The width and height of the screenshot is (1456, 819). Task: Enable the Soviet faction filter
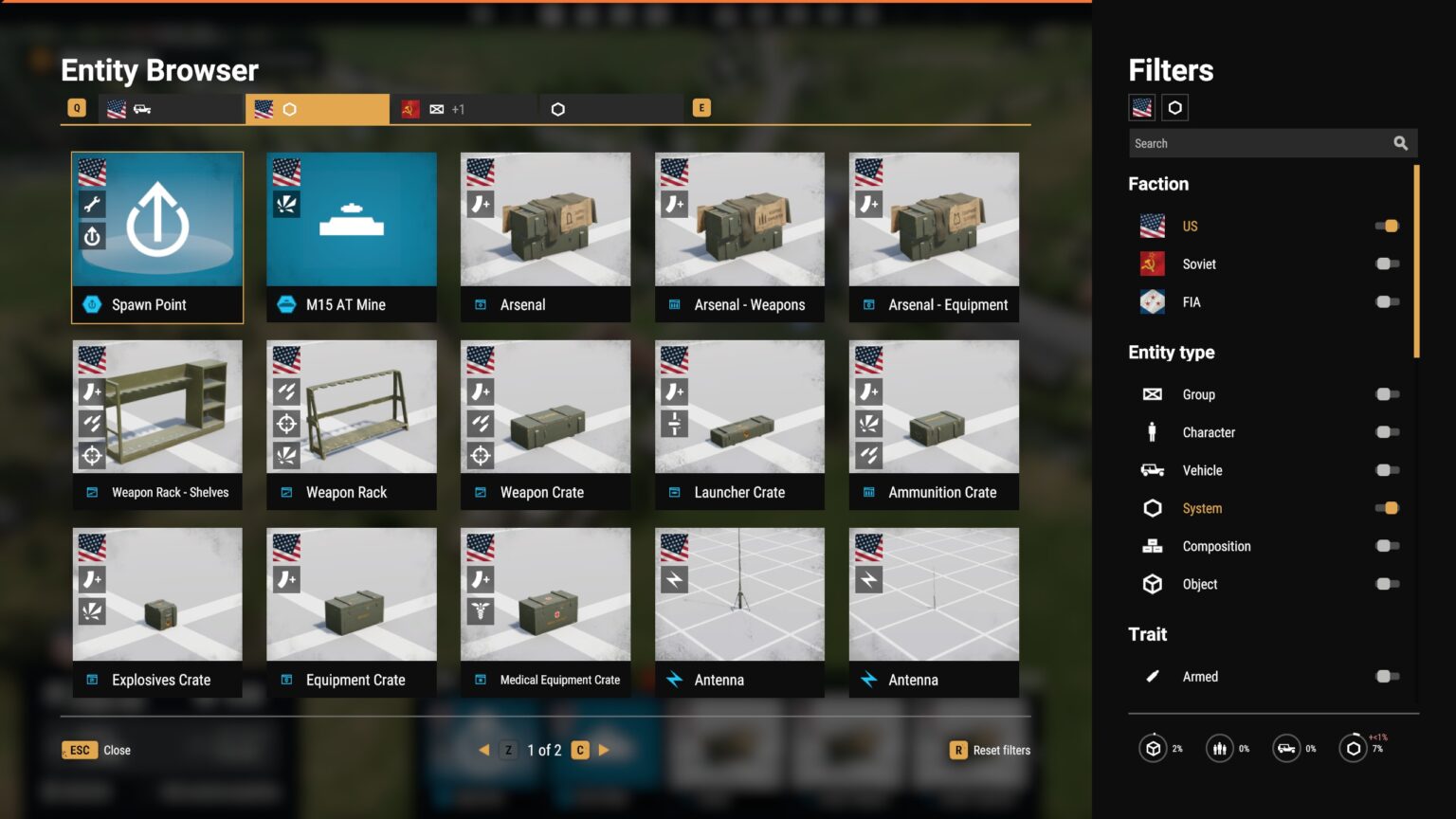coord(1387,264)
